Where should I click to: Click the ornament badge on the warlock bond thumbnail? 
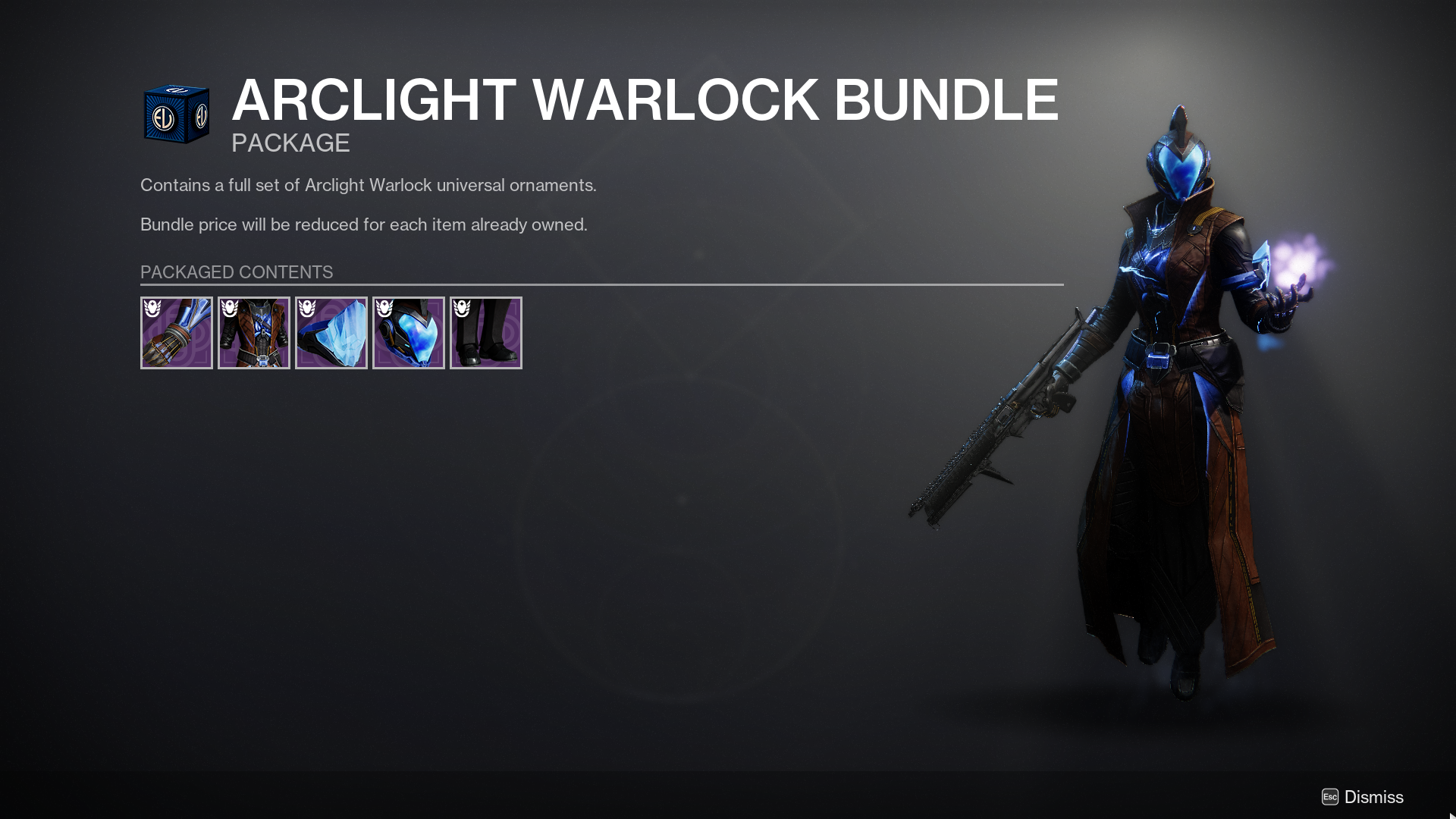(x=308, y=309)
